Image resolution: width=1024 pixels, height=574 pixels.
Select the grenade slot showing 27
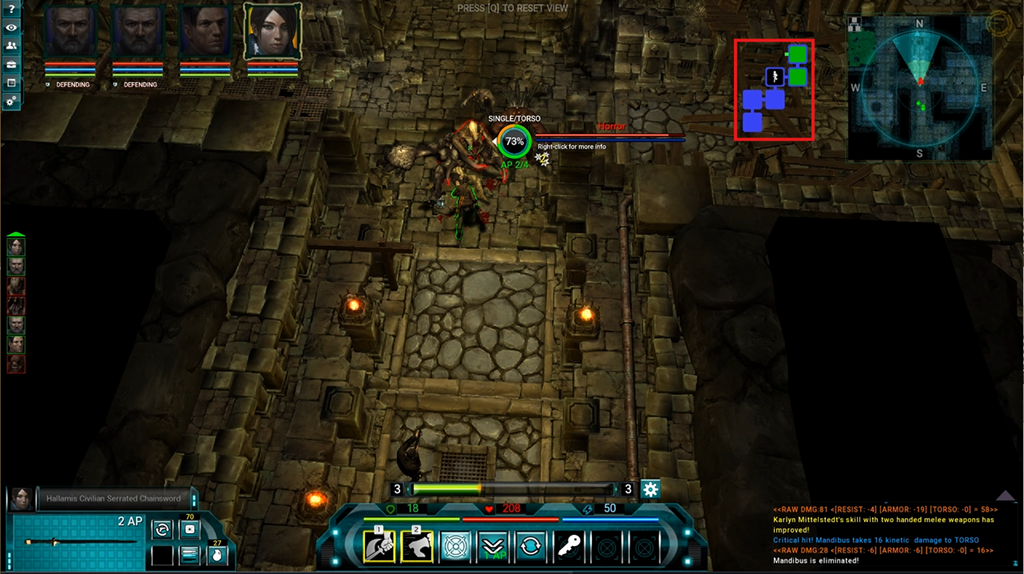pos(216,554)
